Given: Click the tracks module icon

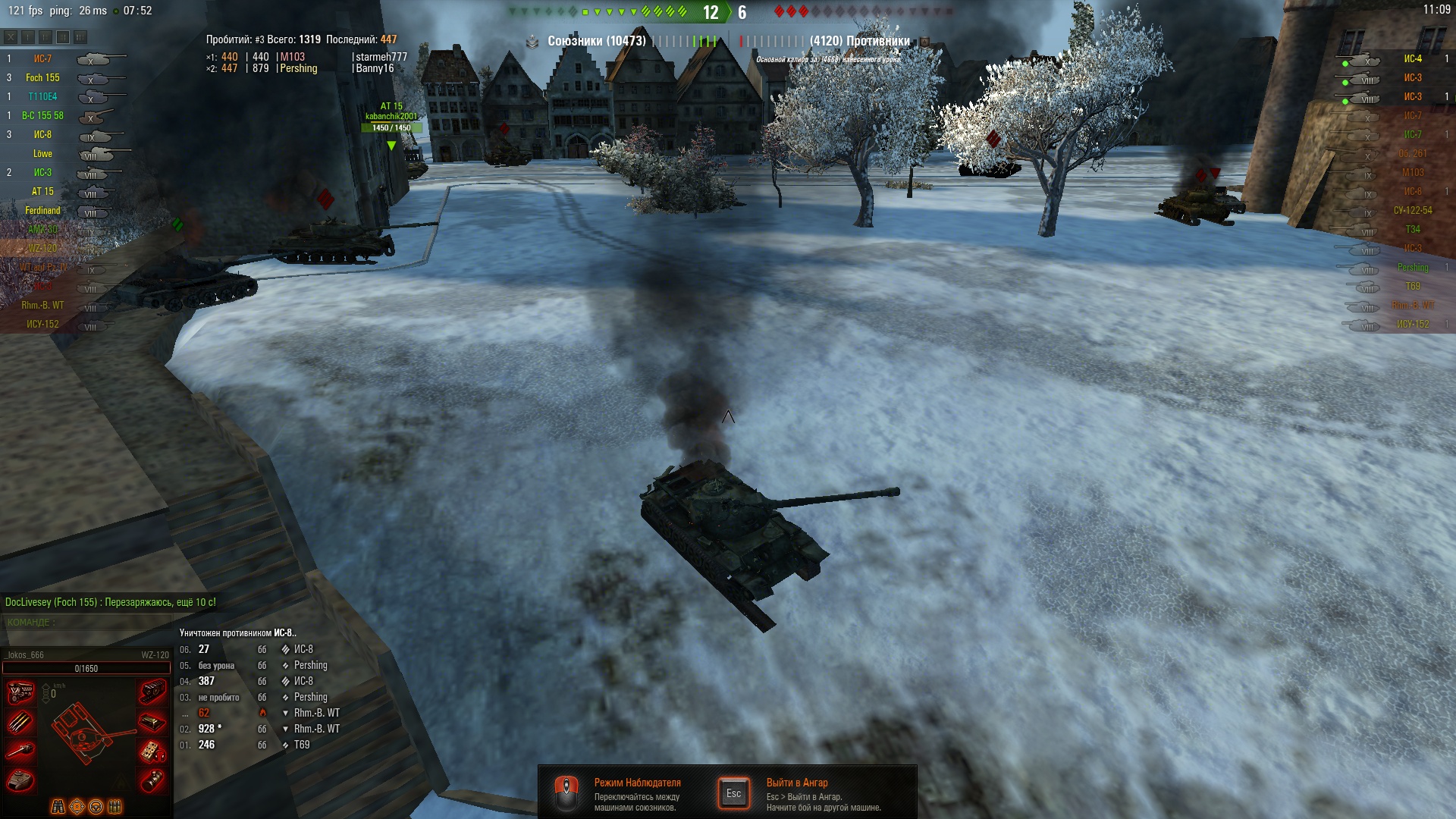Looking at the screenshot, I should click(x=152, y=692).
